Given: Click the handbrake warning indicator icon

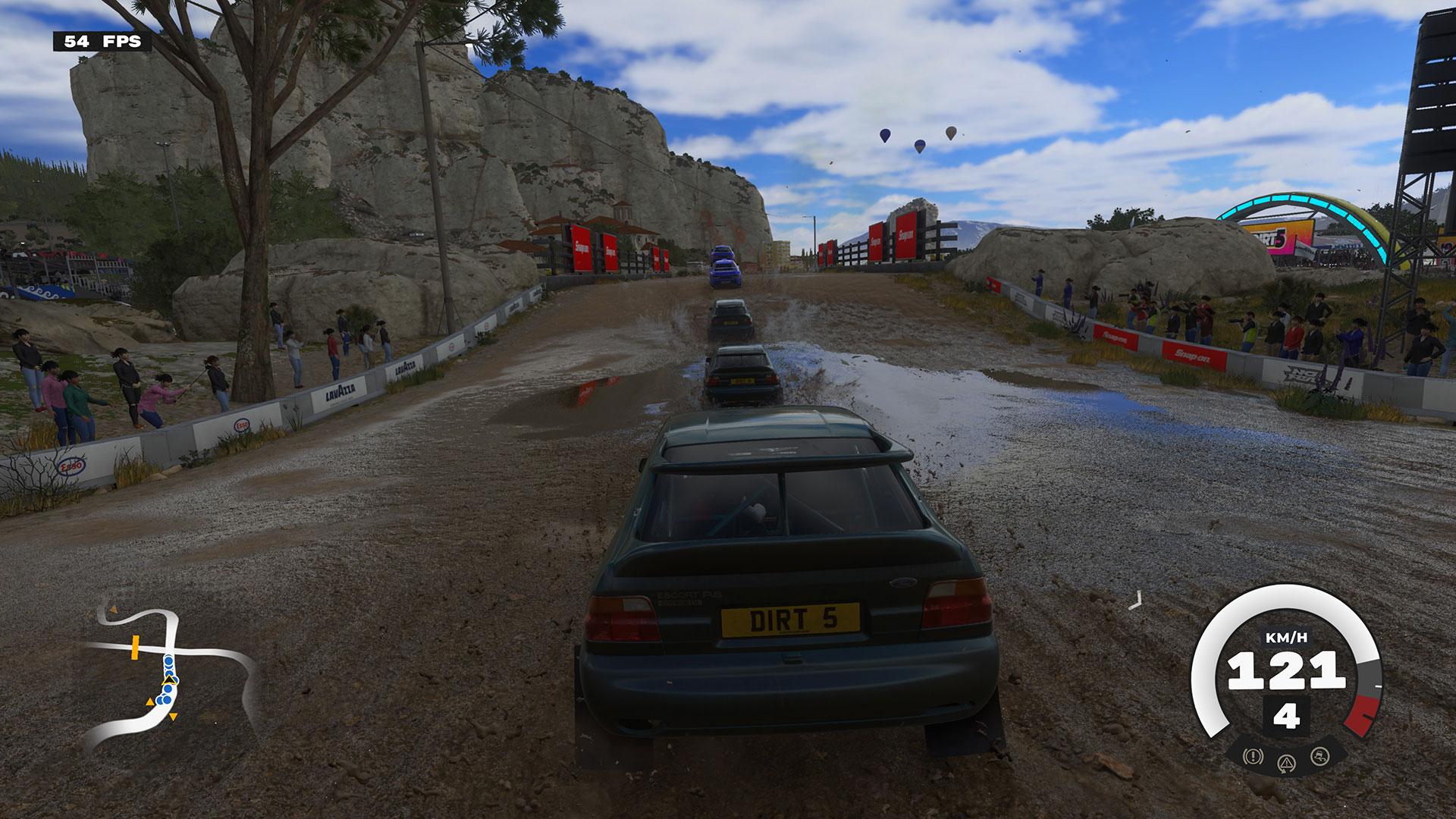Looking at the screenshot, I should coord(1253,757).
